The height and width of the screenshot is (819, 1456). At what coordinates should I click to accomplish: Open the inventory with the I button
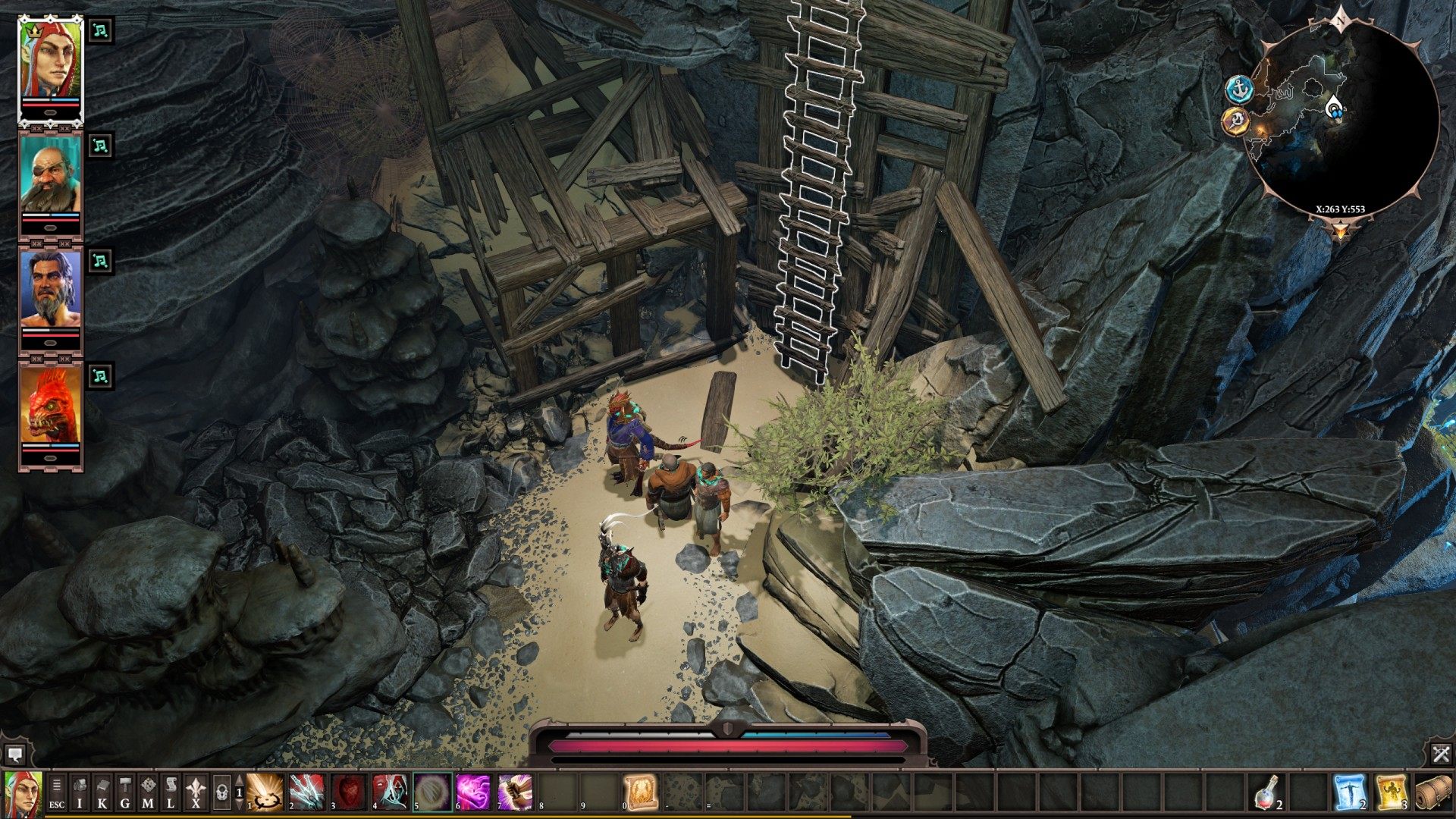pyautogui.click(x=80, y=792)
